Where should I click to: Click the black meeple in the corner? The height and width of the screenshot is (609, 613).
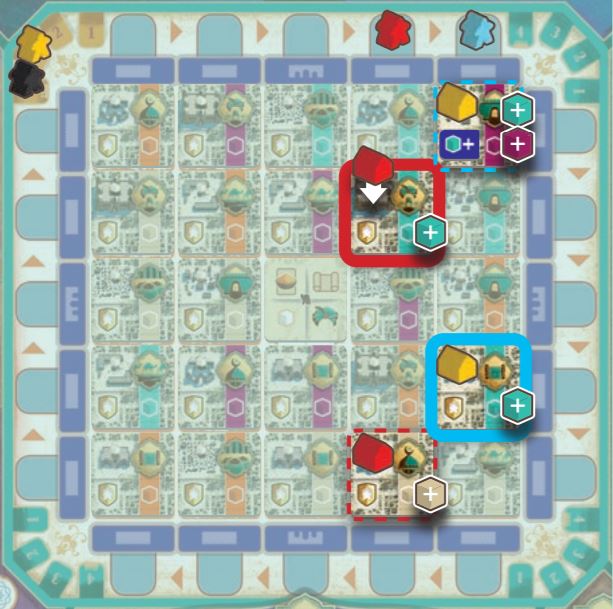tap(26, 78)
